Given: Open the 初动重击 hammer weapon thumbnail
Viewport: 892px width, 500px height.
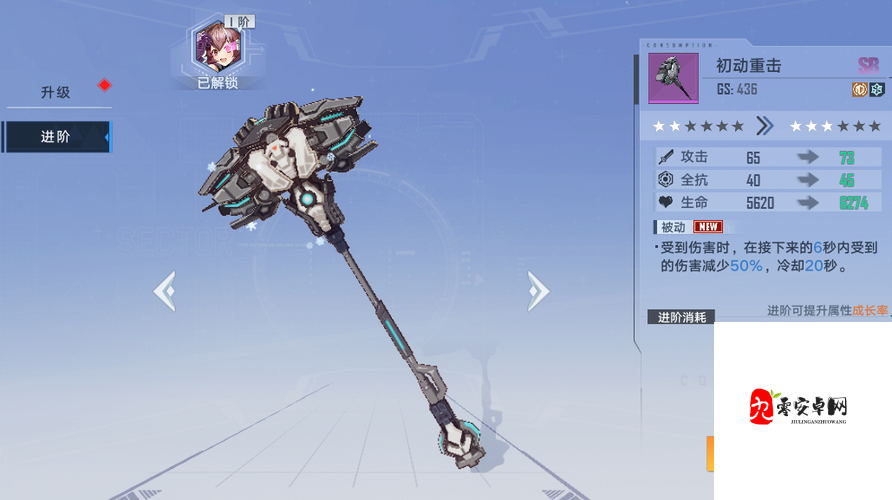Looking at the screenshot, I should 673,79.
